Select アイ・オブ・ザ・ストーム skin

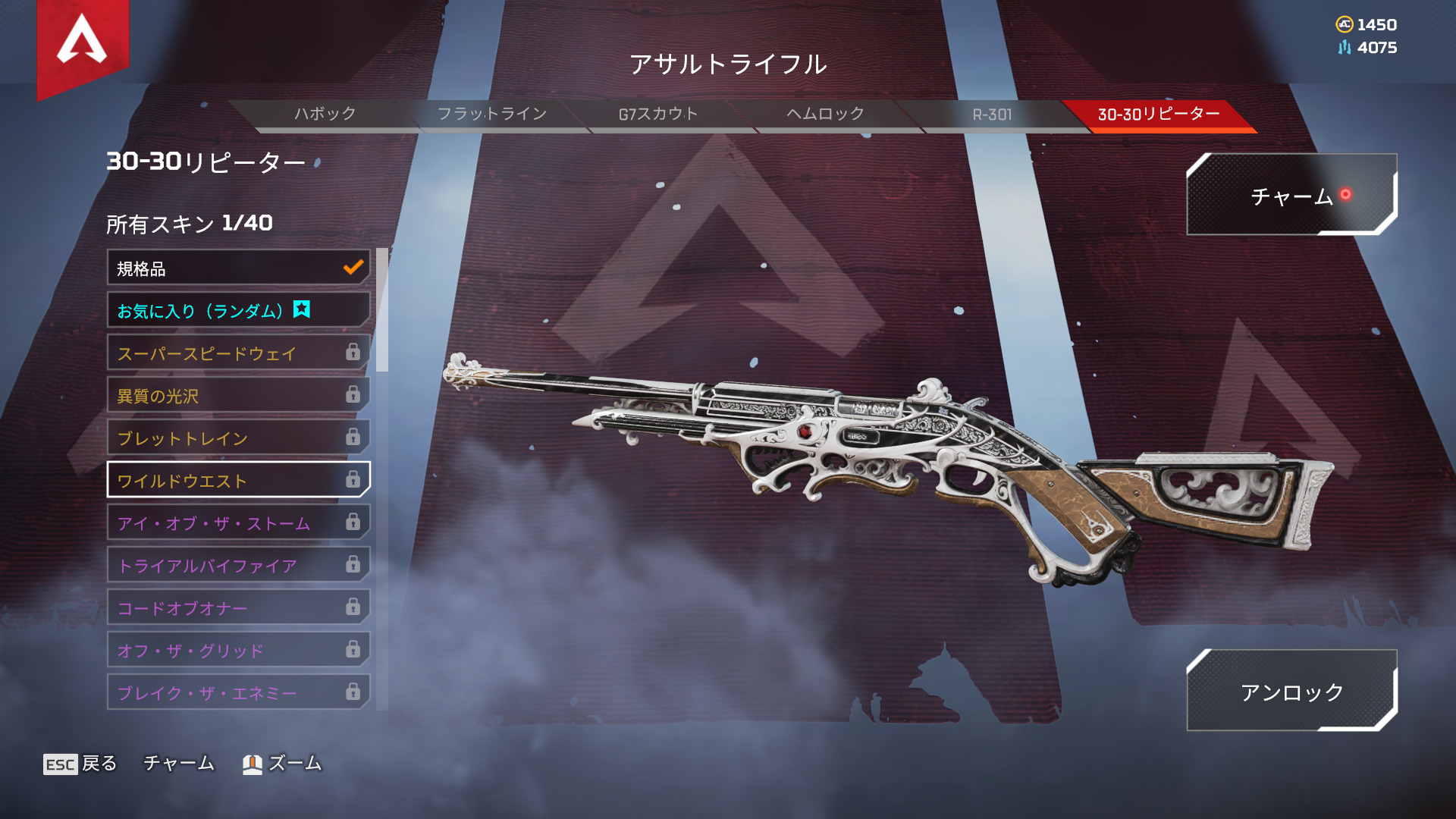tap(238, 522)
